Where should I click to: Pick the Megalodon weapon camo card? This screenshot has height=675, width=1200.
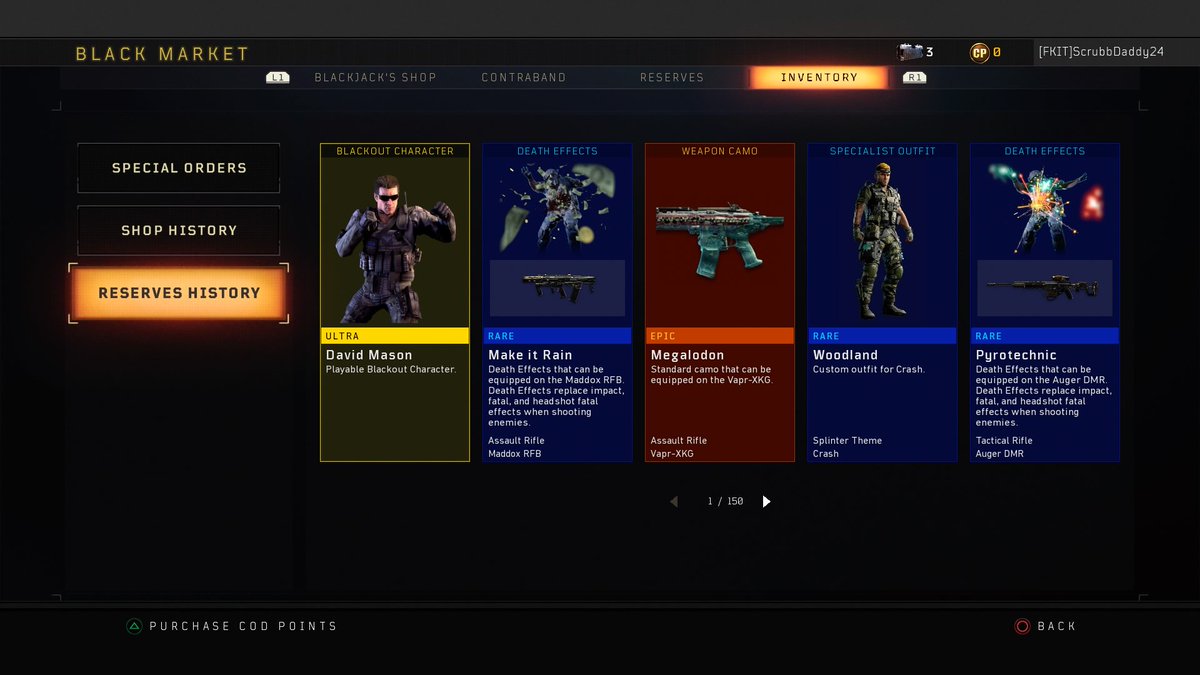click(x=720, y=302)
